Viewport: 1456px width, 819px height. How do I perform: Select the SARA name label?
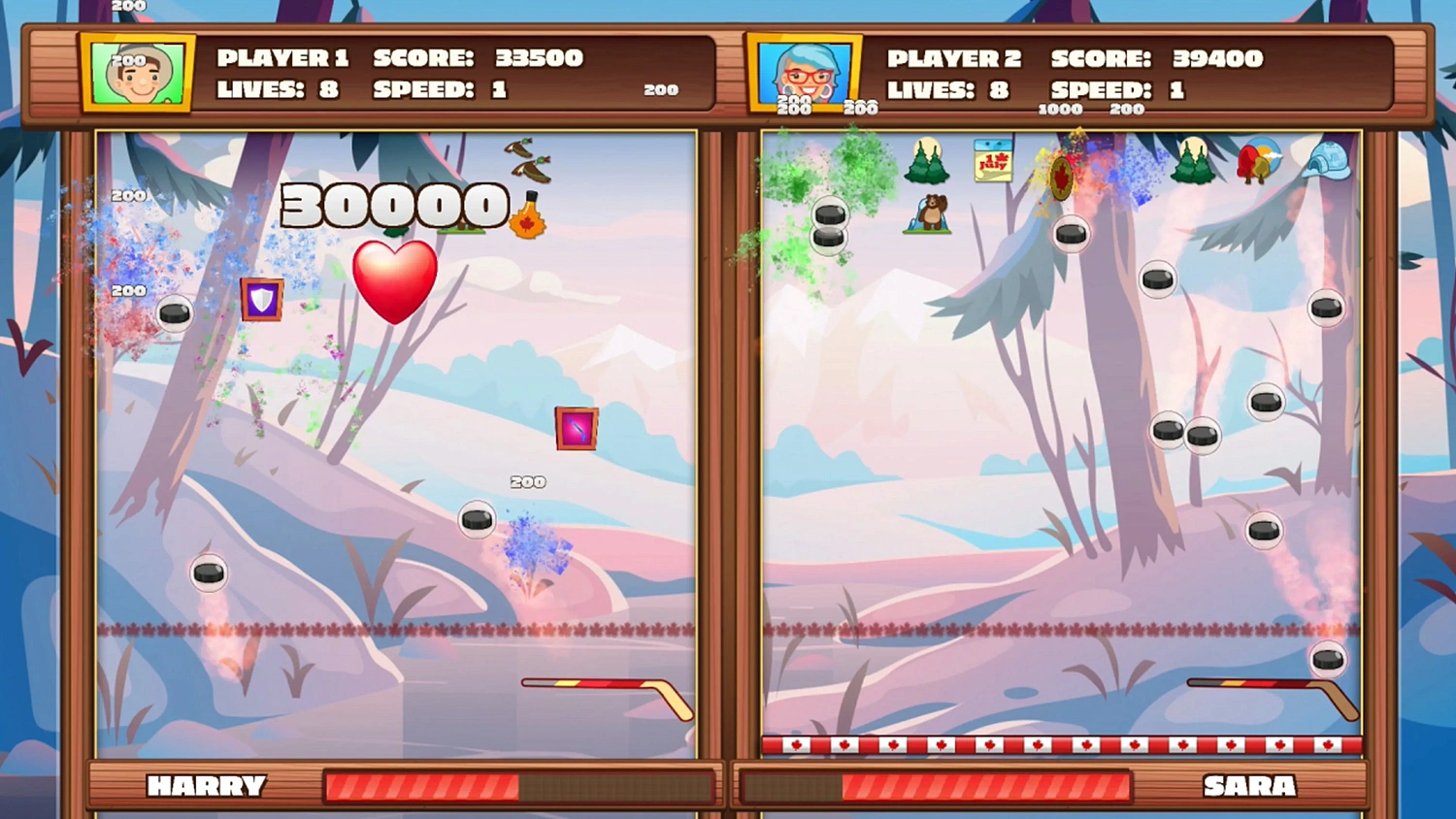[1248, 786]
